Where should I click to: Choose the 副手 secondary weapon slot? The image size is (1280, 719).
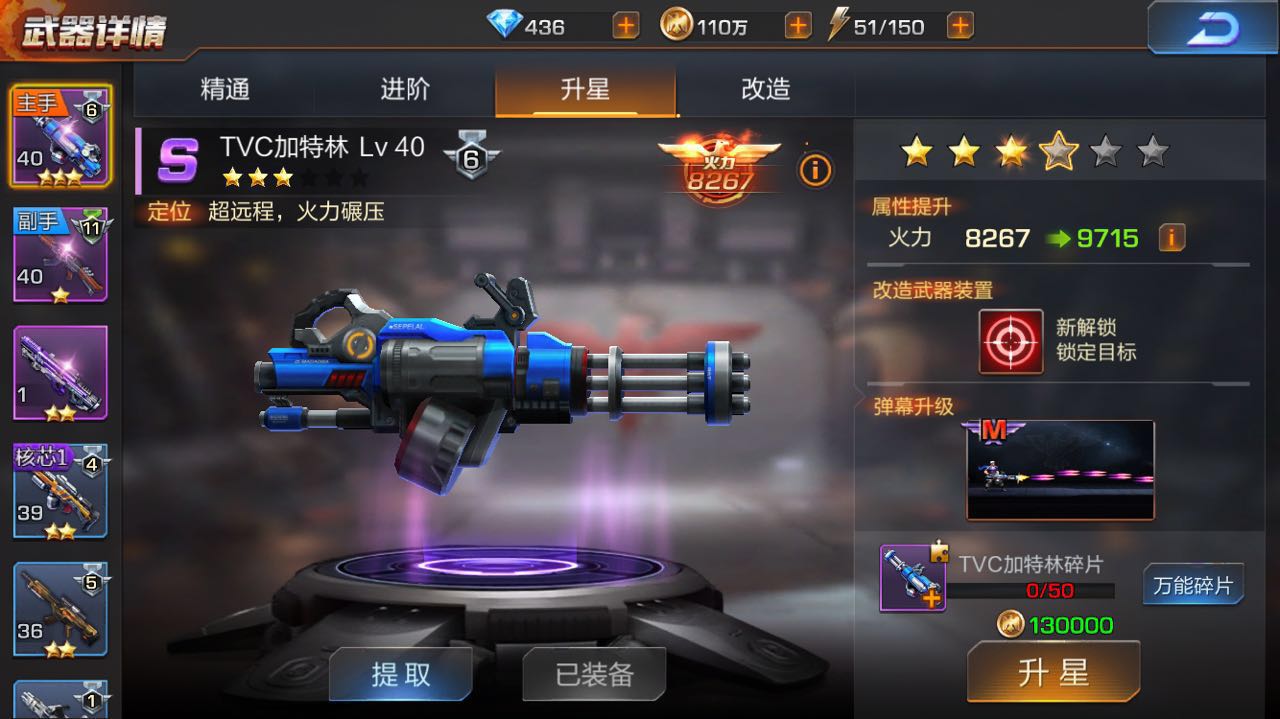(x=60, y=255)
